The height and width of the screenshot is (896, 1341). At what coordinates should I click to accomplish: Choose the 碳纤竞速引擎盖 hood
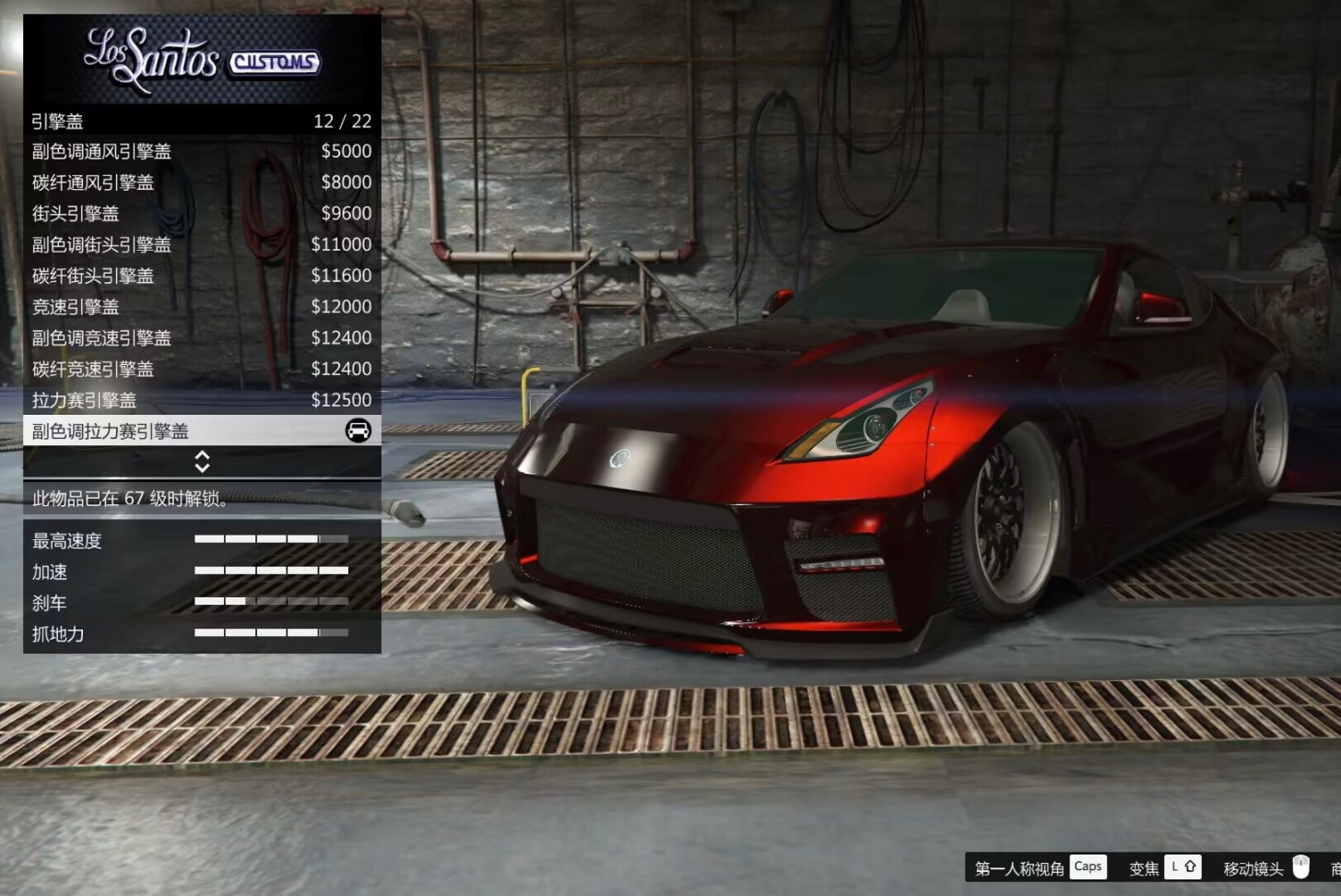201,369
